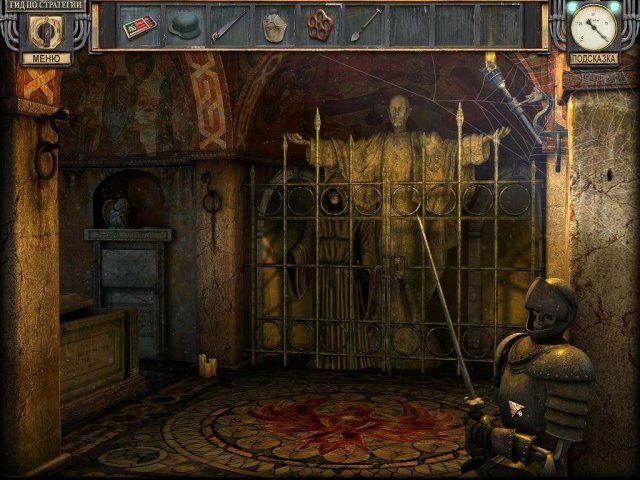This screenshot has width=640, height=480.
Task: Pick the small shovel from inventory
Action: point(365,25)
